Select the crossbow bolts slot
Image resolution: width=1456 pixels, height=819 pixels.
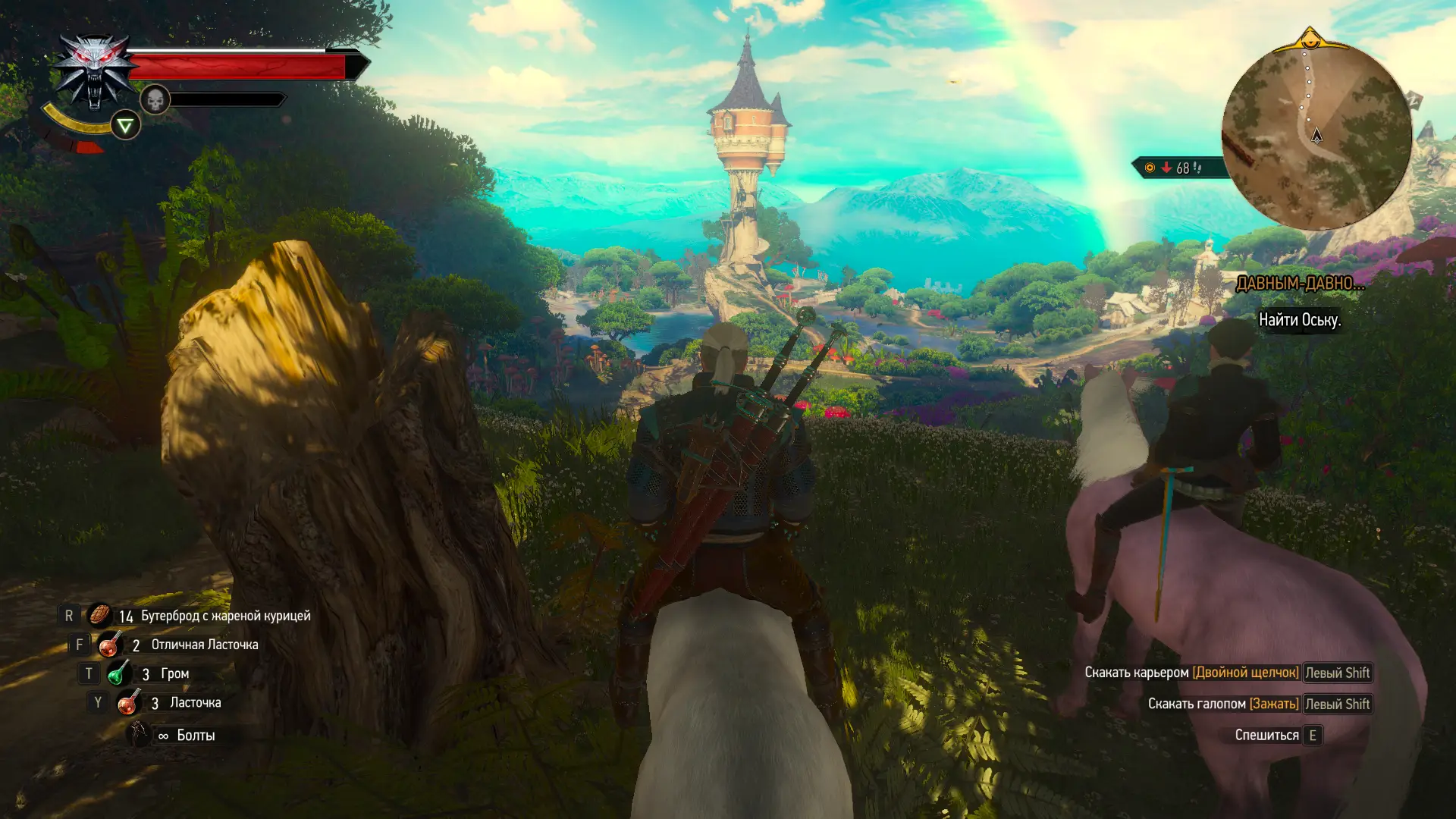(139, 734)
